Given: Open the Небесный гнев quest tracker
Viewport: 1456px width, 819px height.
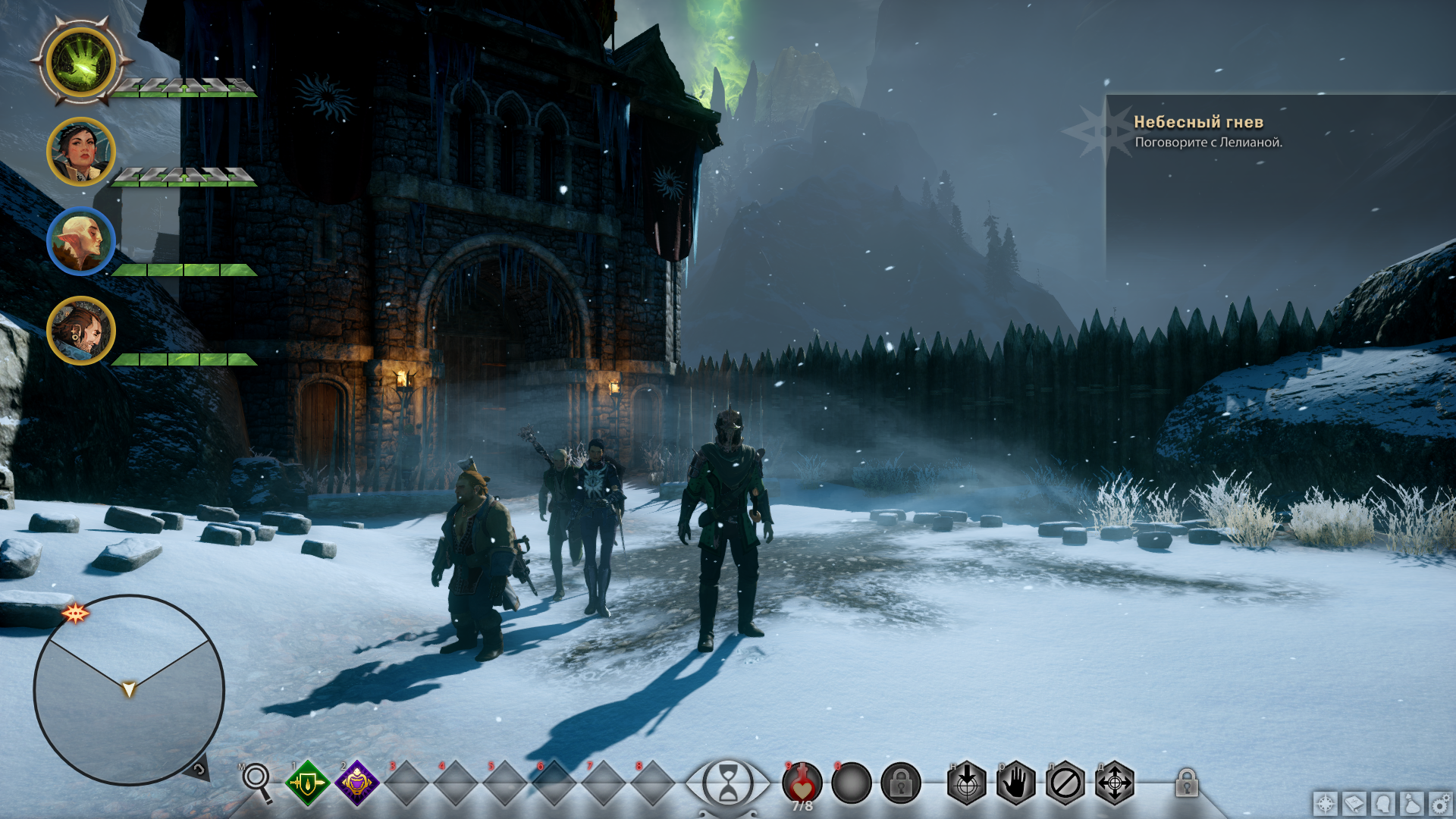Looking at the screenshot, I should pos(1198,130).
